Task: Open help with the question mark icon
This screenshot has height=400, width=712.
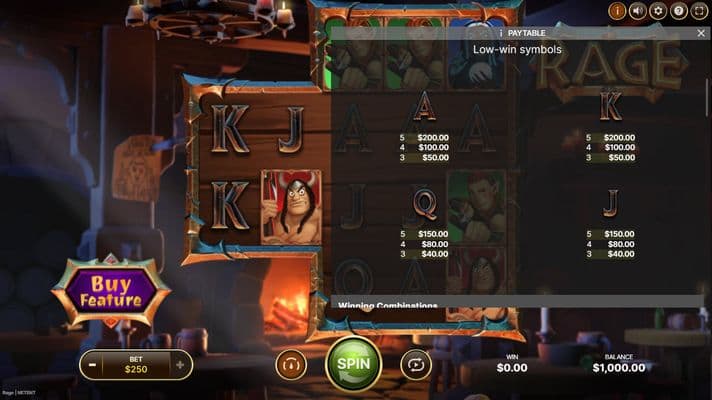Action: (x=679, y=11)
